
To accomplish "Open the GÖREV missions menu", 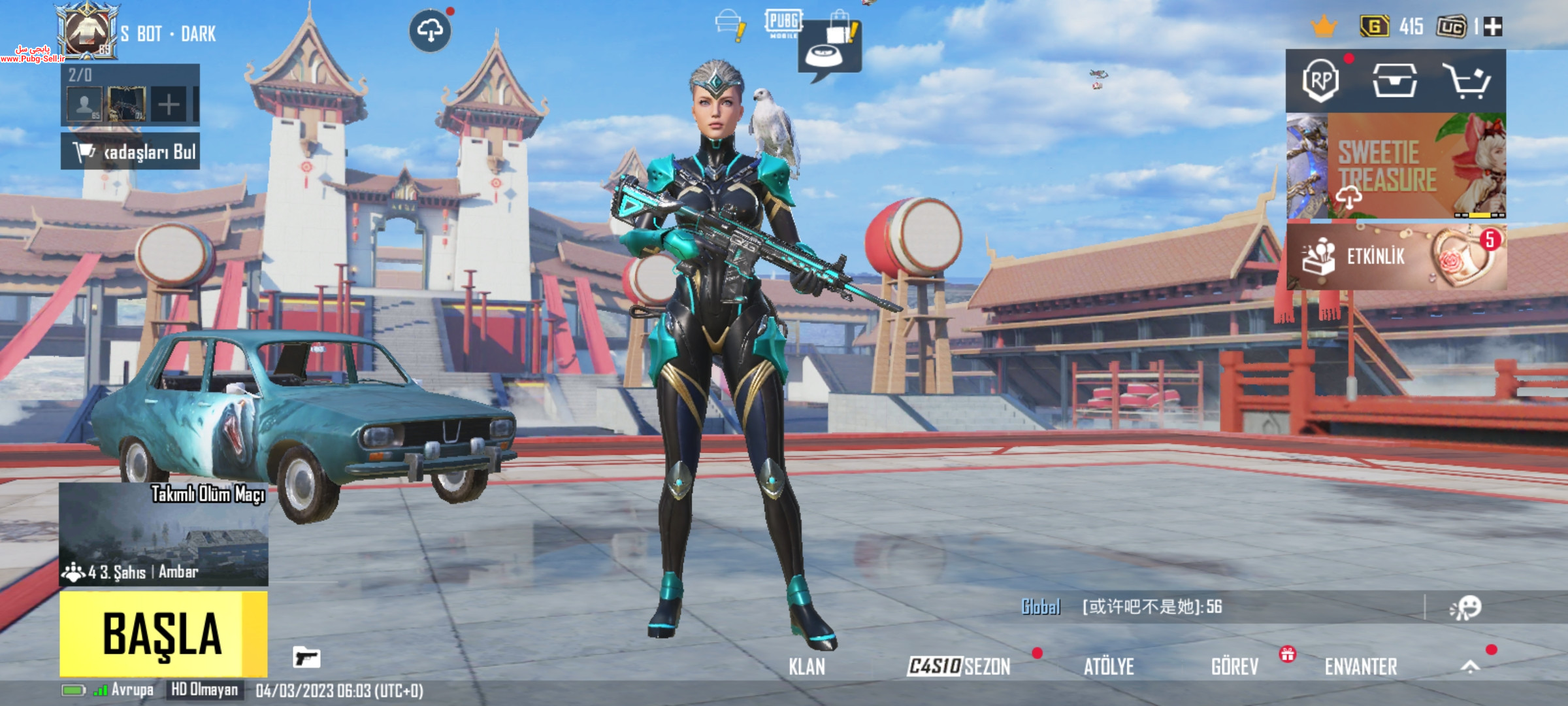I will (1234, 667).
